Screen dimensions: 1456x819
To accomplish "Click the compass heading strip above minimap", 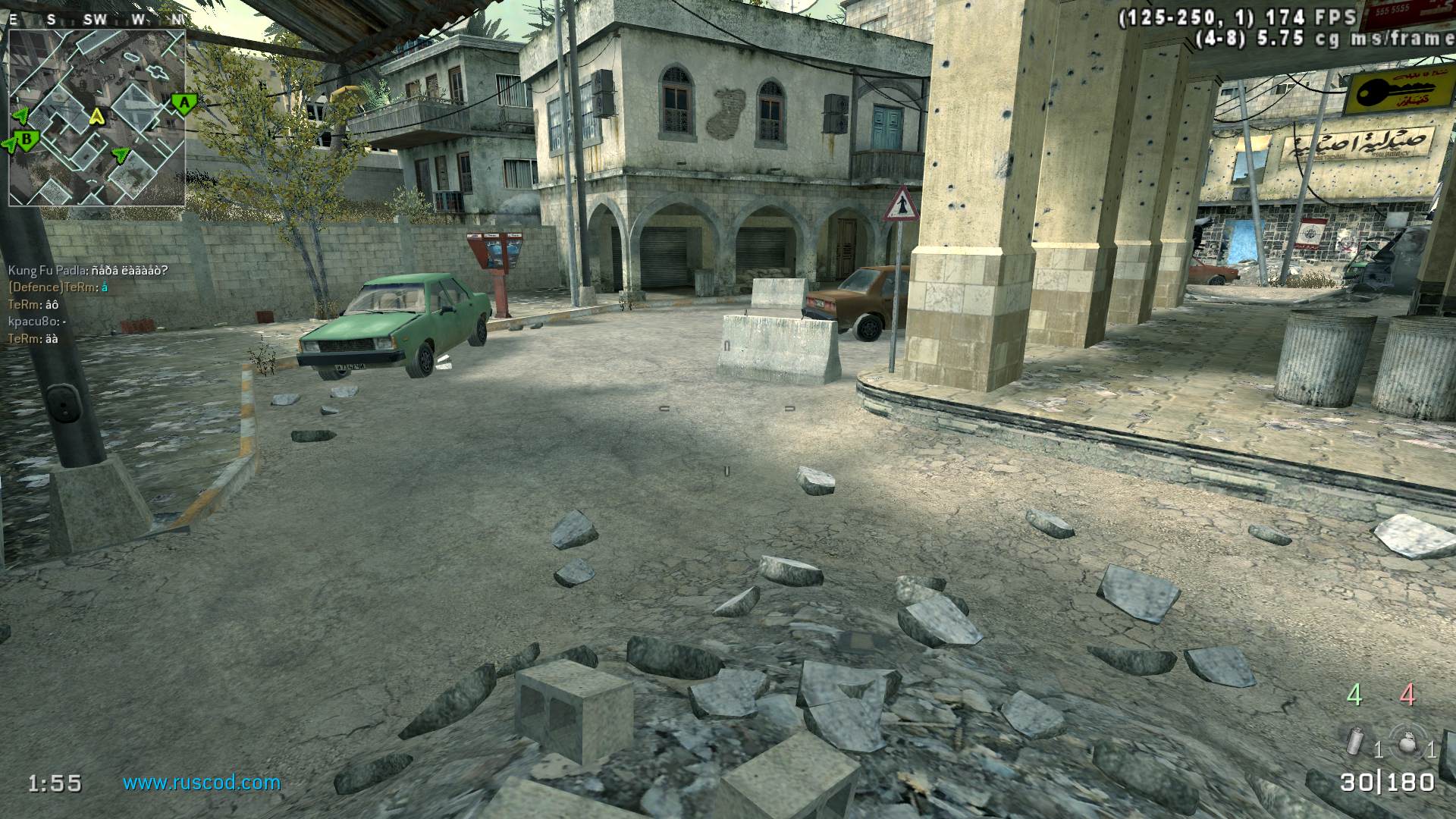I will [97, 20].
